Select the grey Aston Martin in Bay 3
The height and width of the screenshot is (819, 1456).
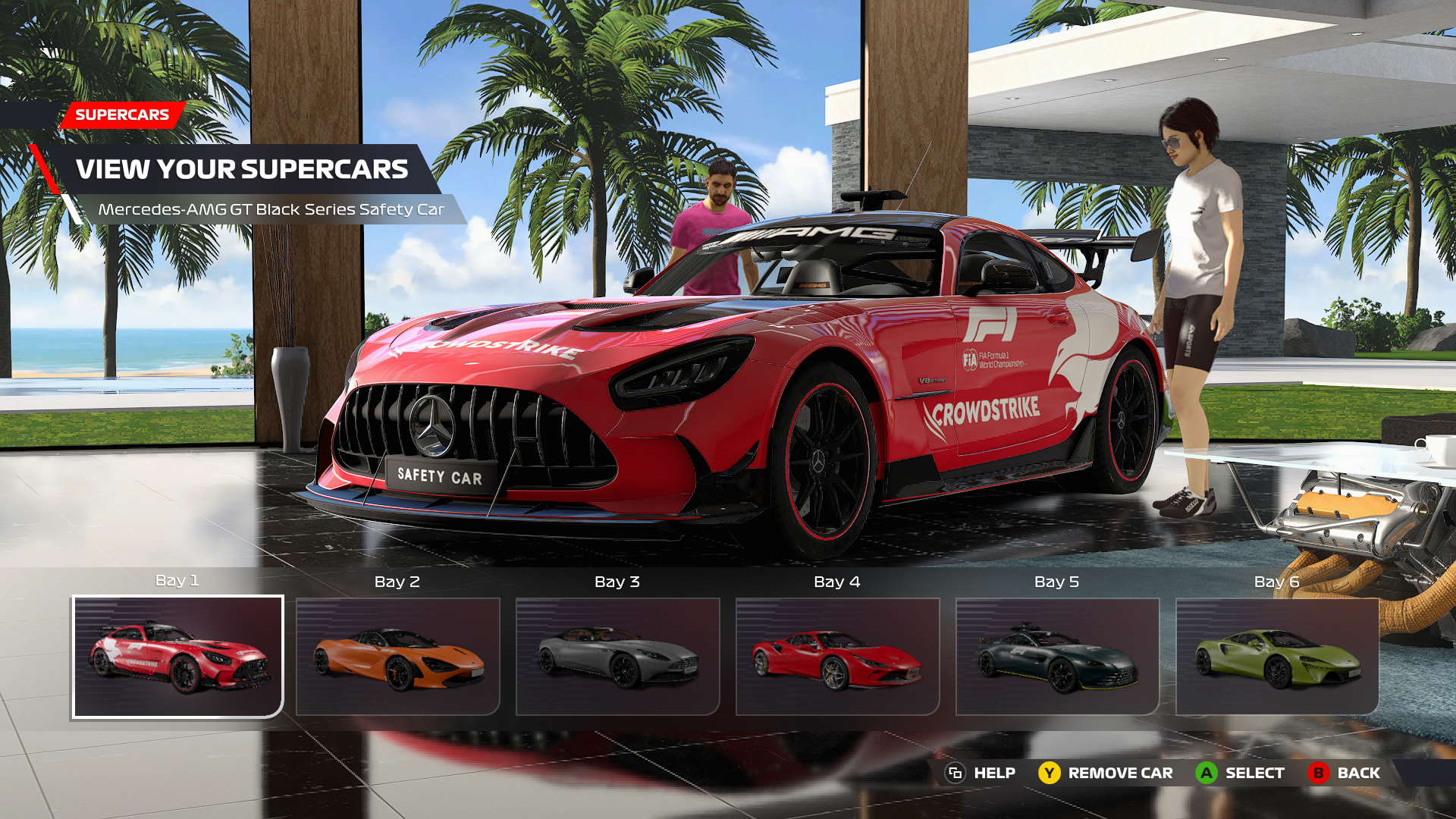click(x=617, y=657)
